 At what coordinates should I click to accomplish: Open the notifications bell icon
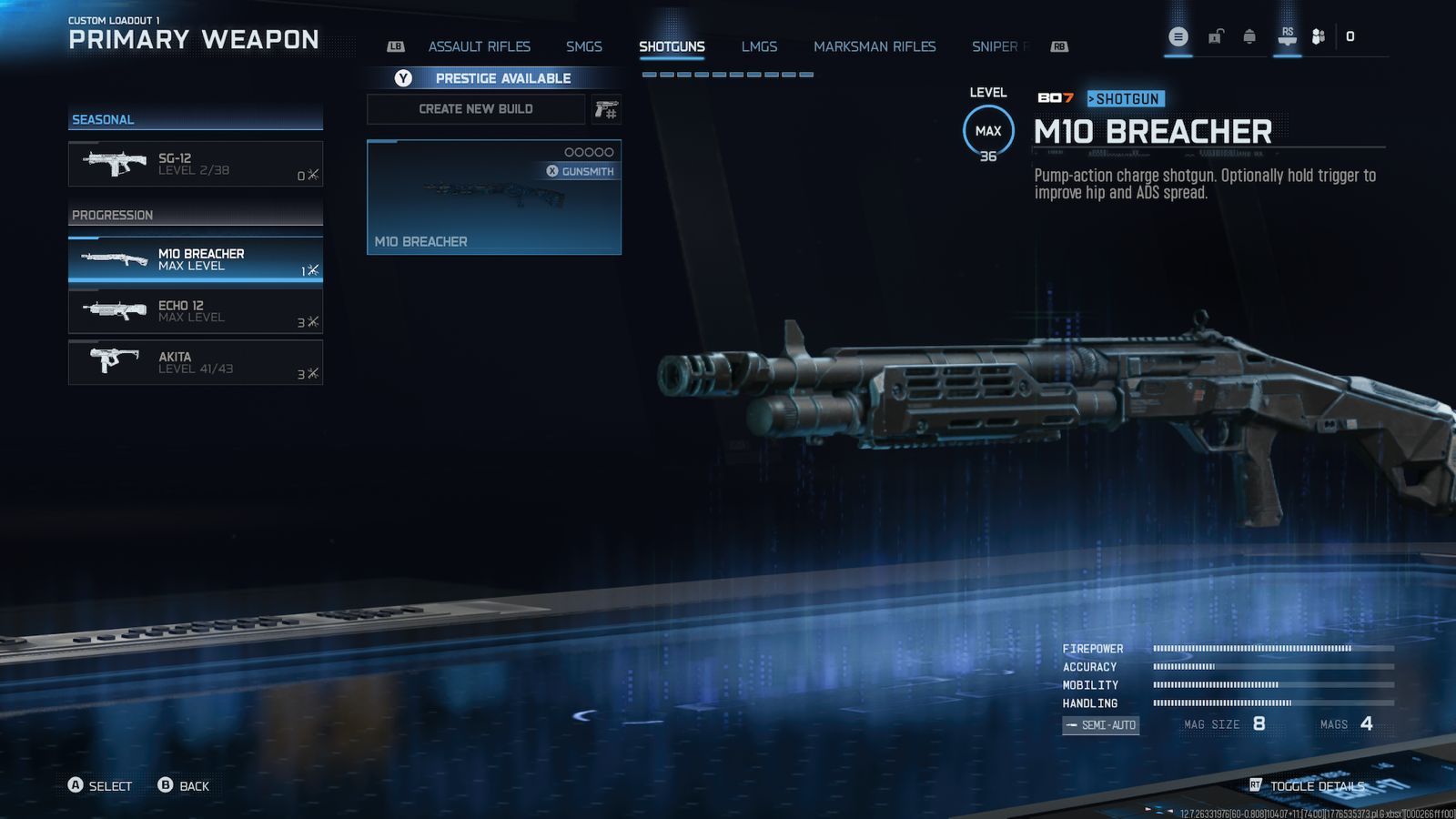pos(1249,37)
